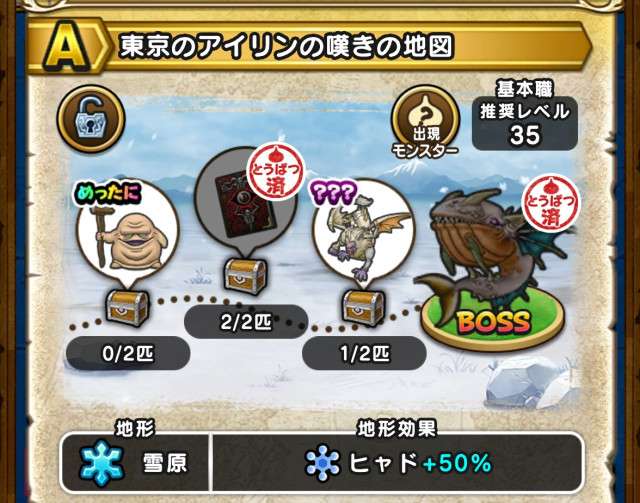The height and width of the screenshot is (503, 640).
Task: Show details for 雪原 terrain
Action: pos(135,463)
